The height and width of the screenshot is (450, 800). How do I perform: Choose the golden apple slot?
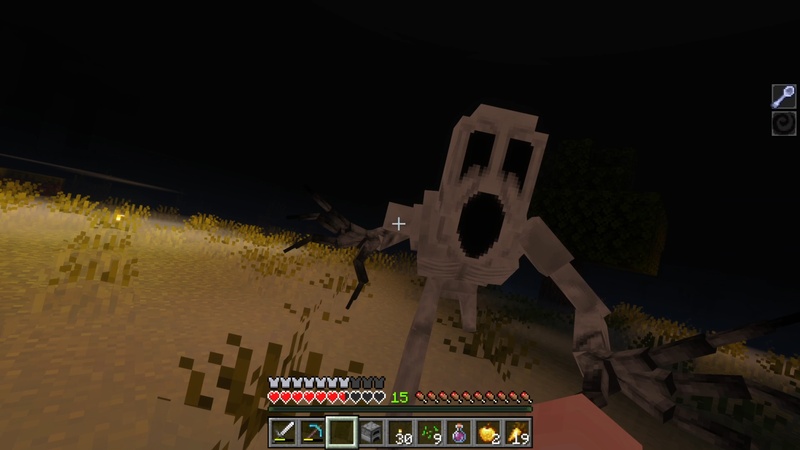pyautogui.click(x=489, y=433)
